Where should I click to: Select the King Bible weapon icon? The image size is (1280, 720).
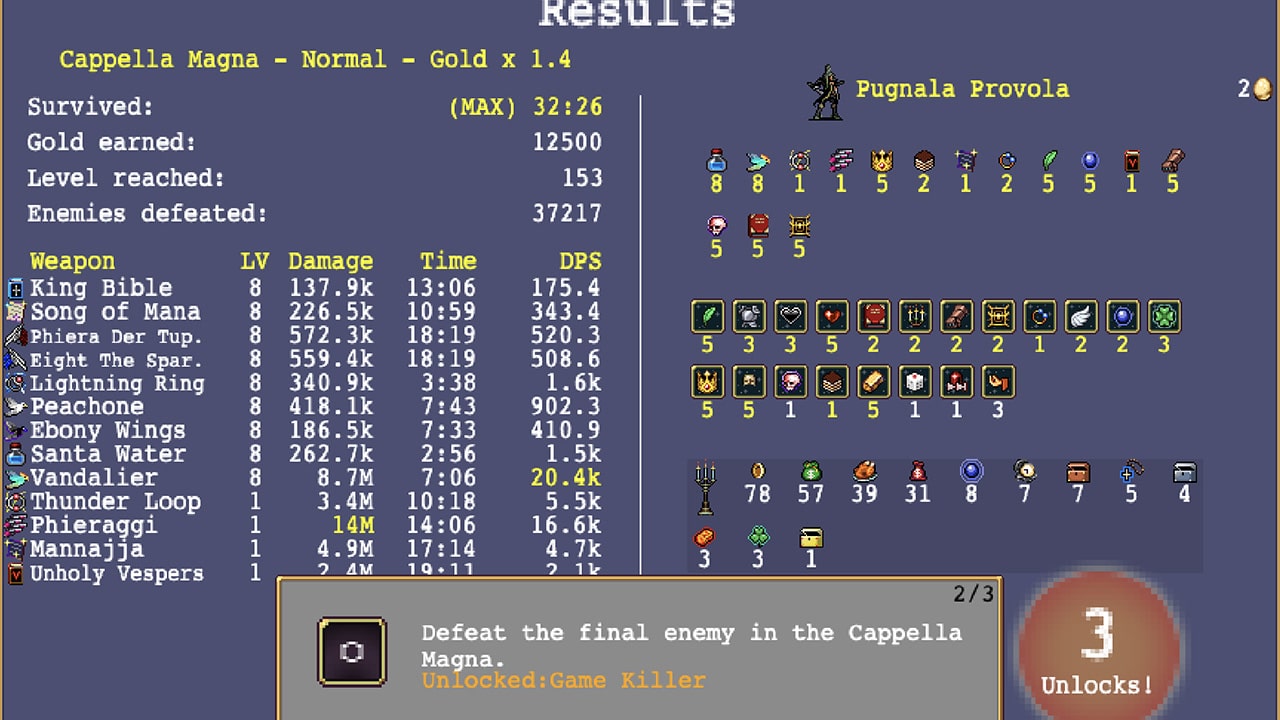(15, 288)
